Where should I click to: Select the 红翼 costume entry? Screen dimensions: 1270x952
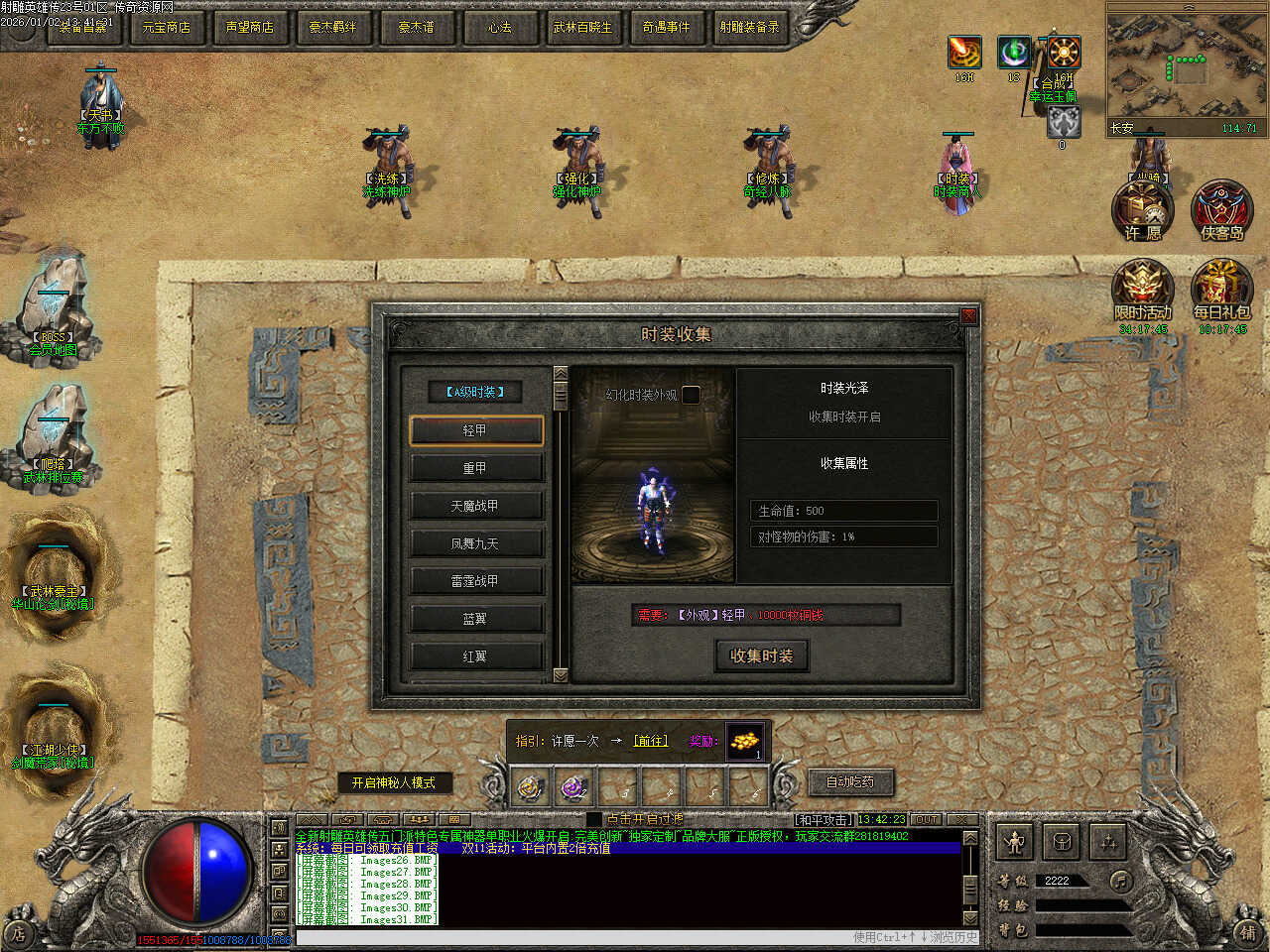click(475, 656)
